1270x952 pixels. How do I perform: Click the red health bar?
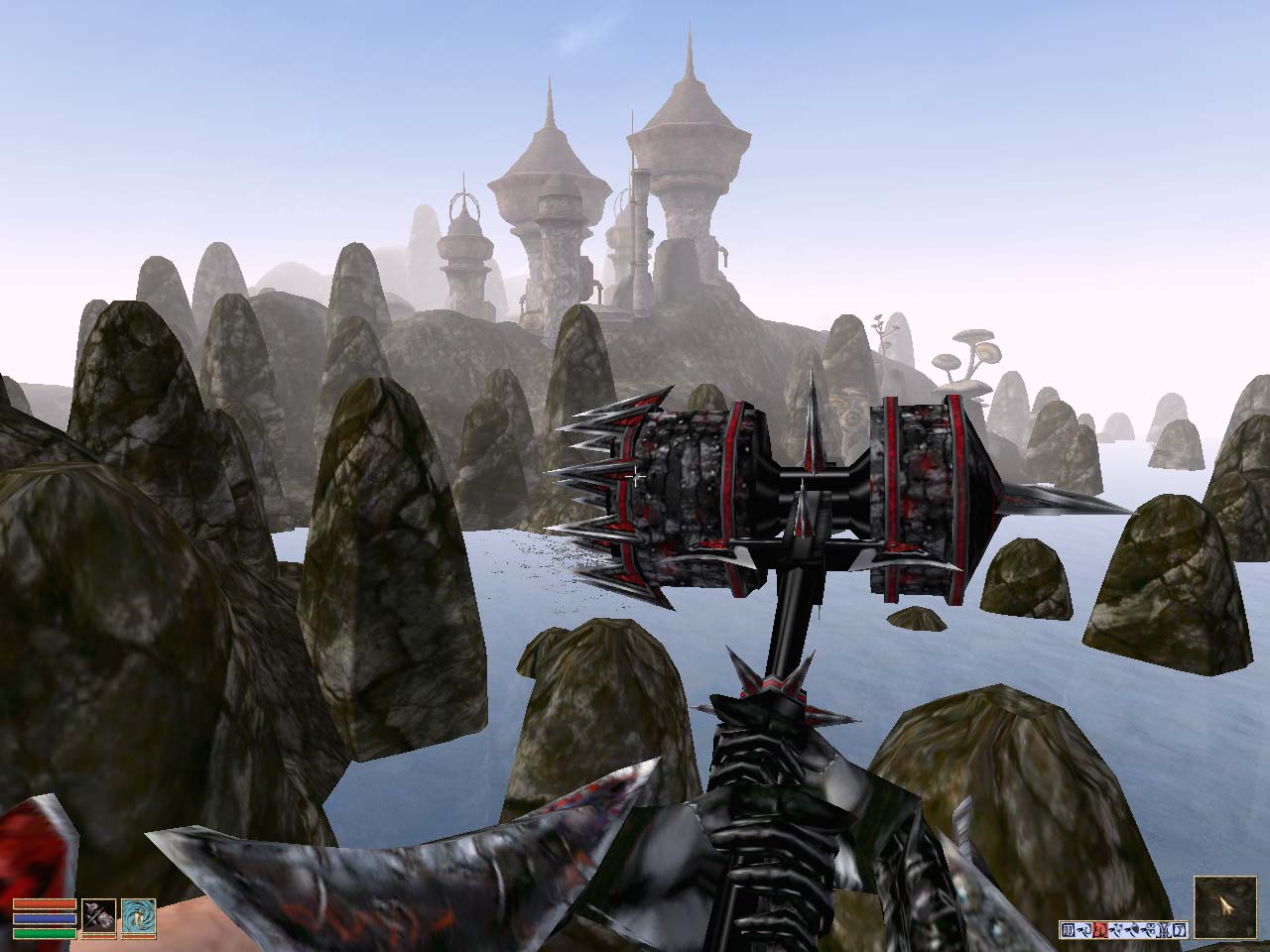(45, 903)
